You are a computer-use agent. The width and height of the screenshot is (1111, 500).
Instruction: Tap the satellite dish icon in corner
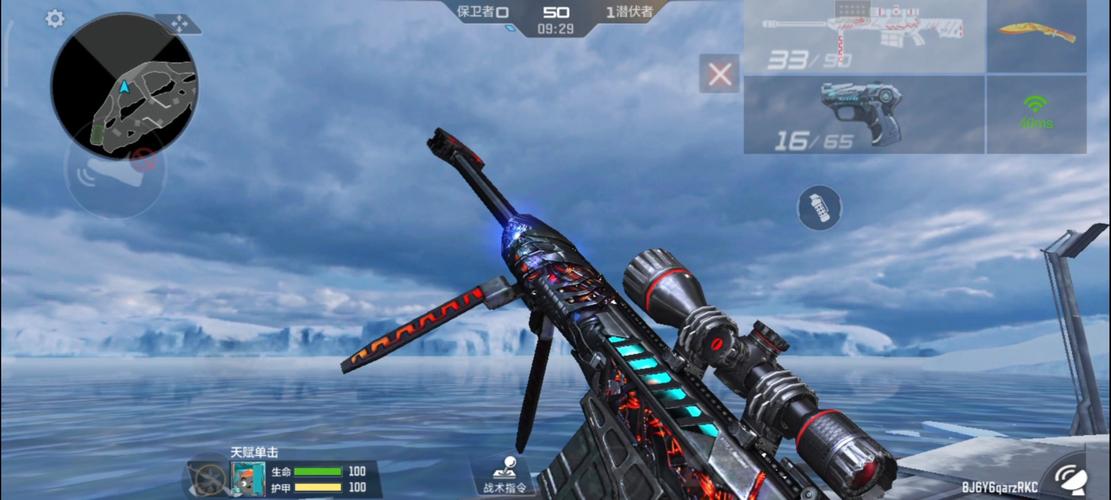1076,478
